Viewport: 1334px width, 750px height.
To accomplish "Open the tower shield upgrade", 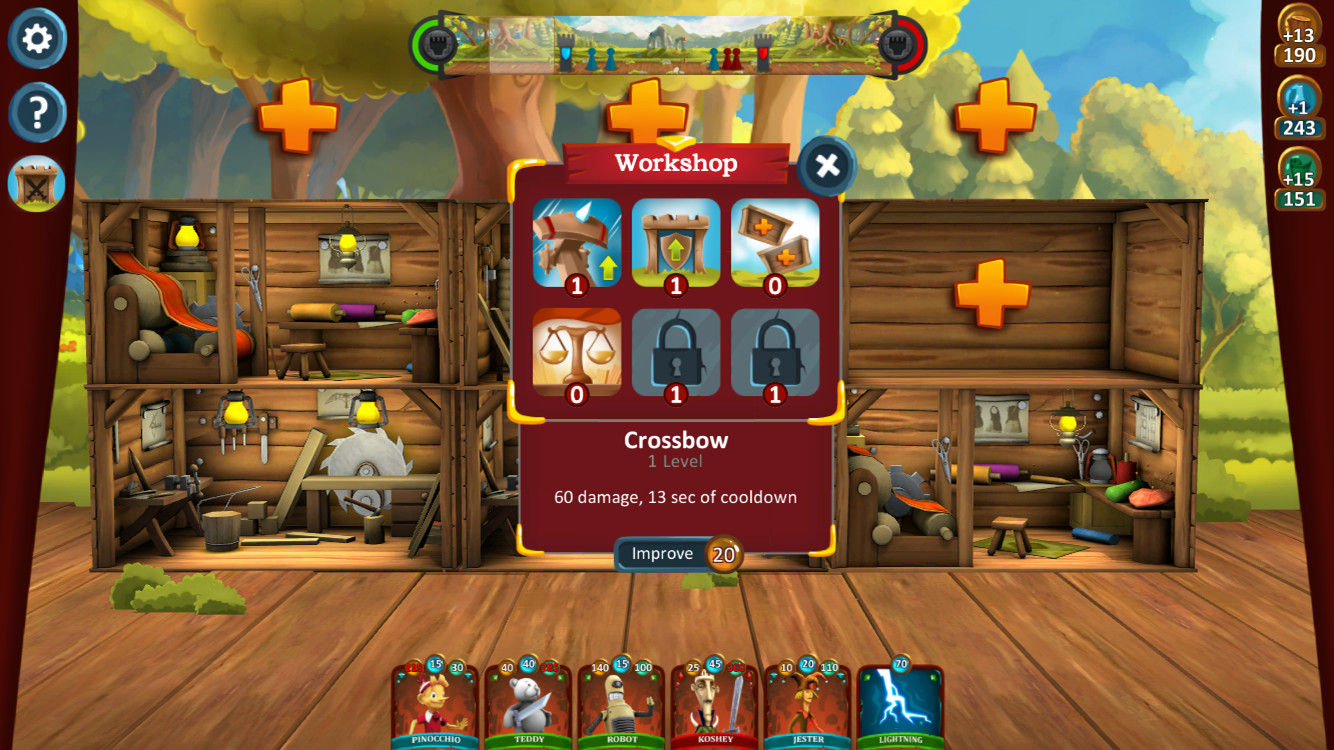I will point(677,240).
